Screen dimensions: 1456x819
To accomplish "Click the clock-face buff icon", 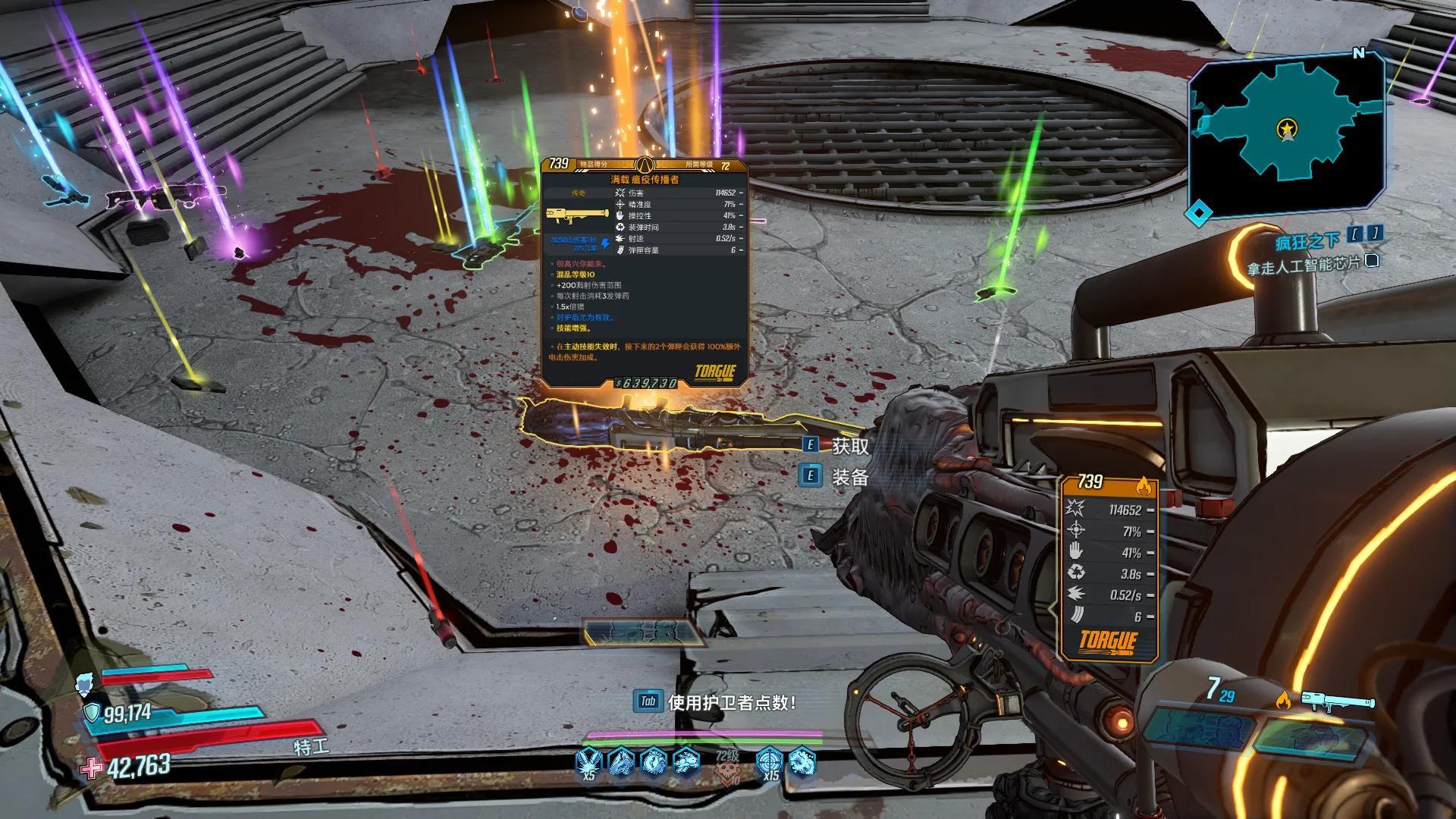I will (654, 761).
